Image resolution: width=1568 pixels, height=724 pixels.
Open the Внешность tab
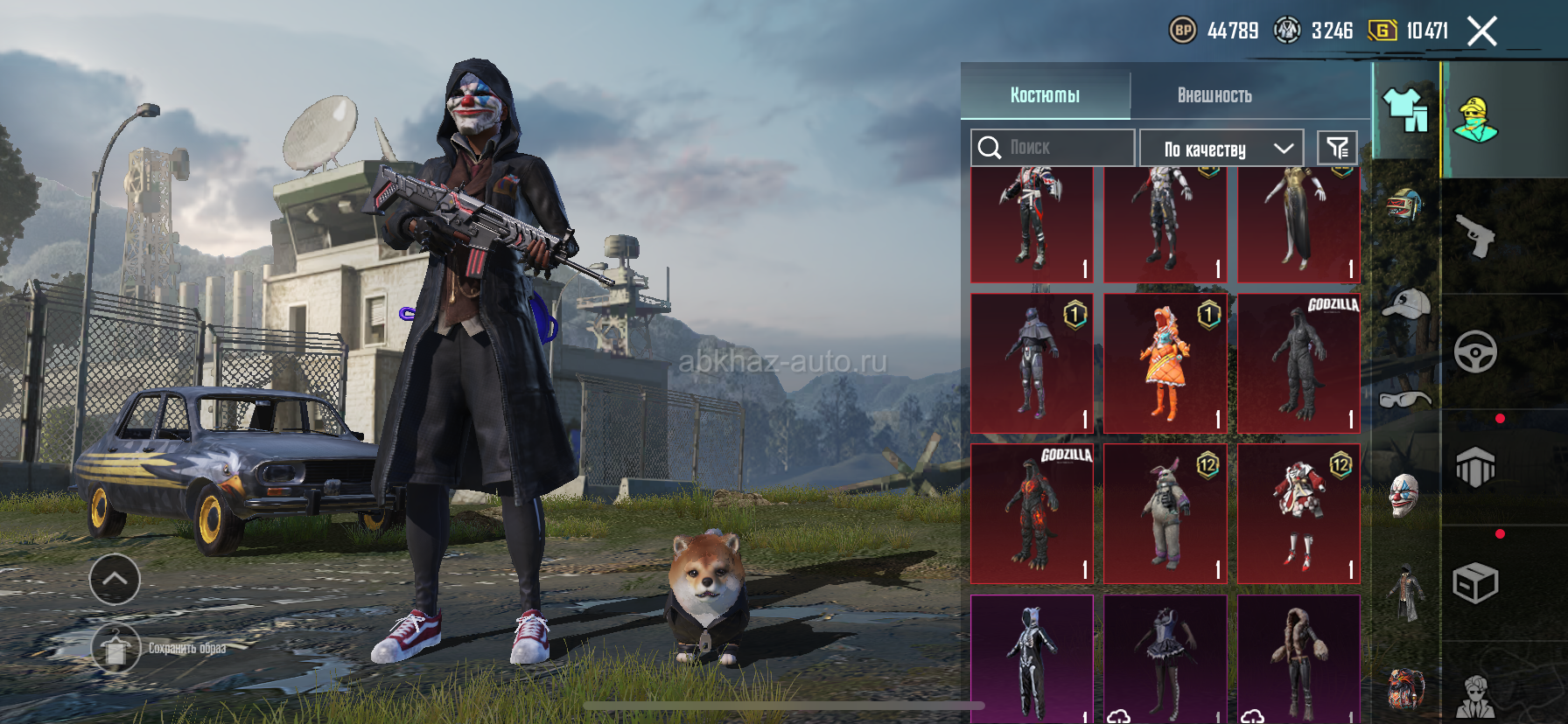point(1214,94)
